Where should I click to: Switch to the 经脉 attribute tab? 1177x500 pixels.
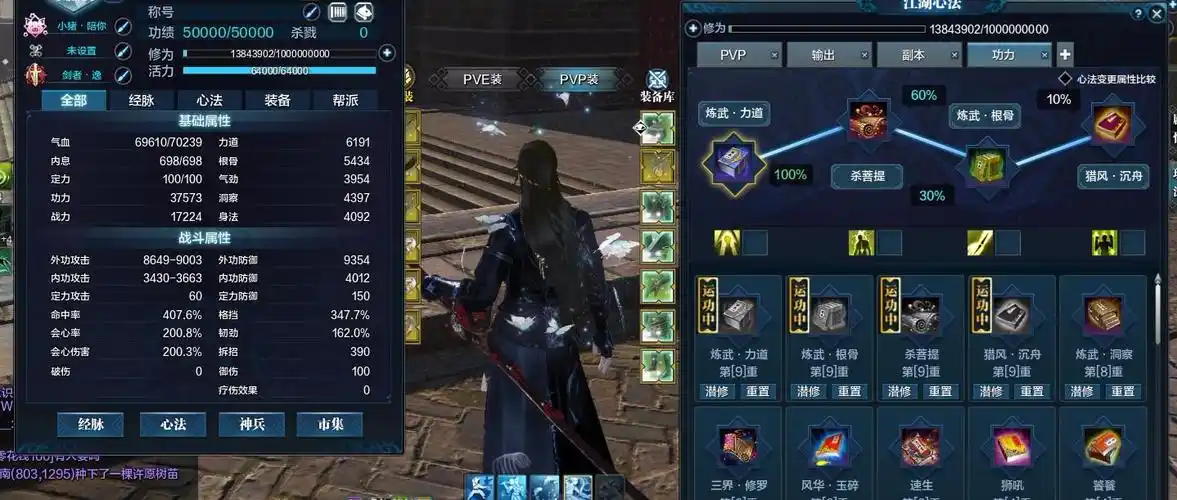[x=141, y=100]
